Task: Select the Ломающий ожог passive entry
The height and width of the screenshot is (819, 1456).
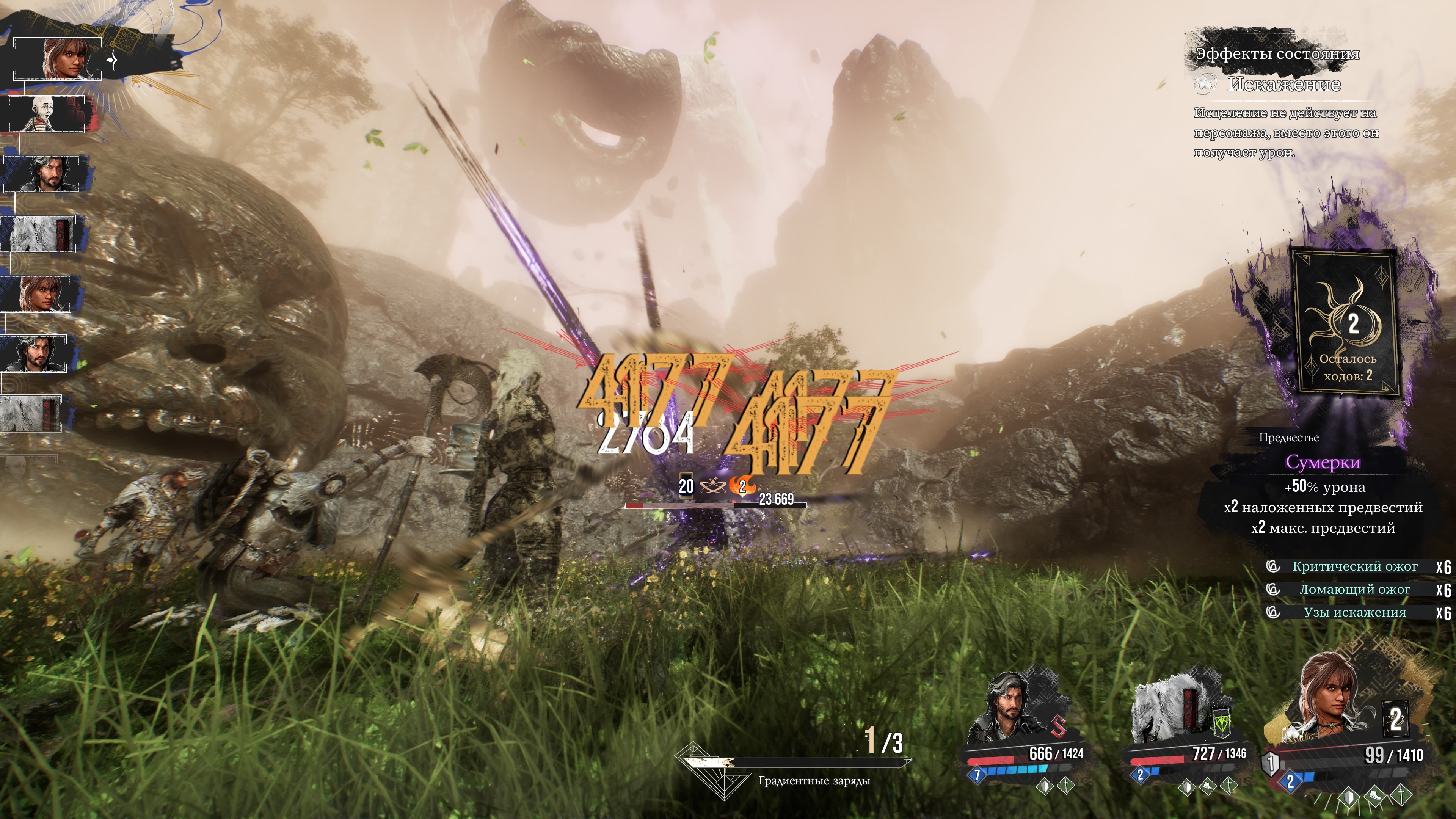Action: pos(1354,590)
